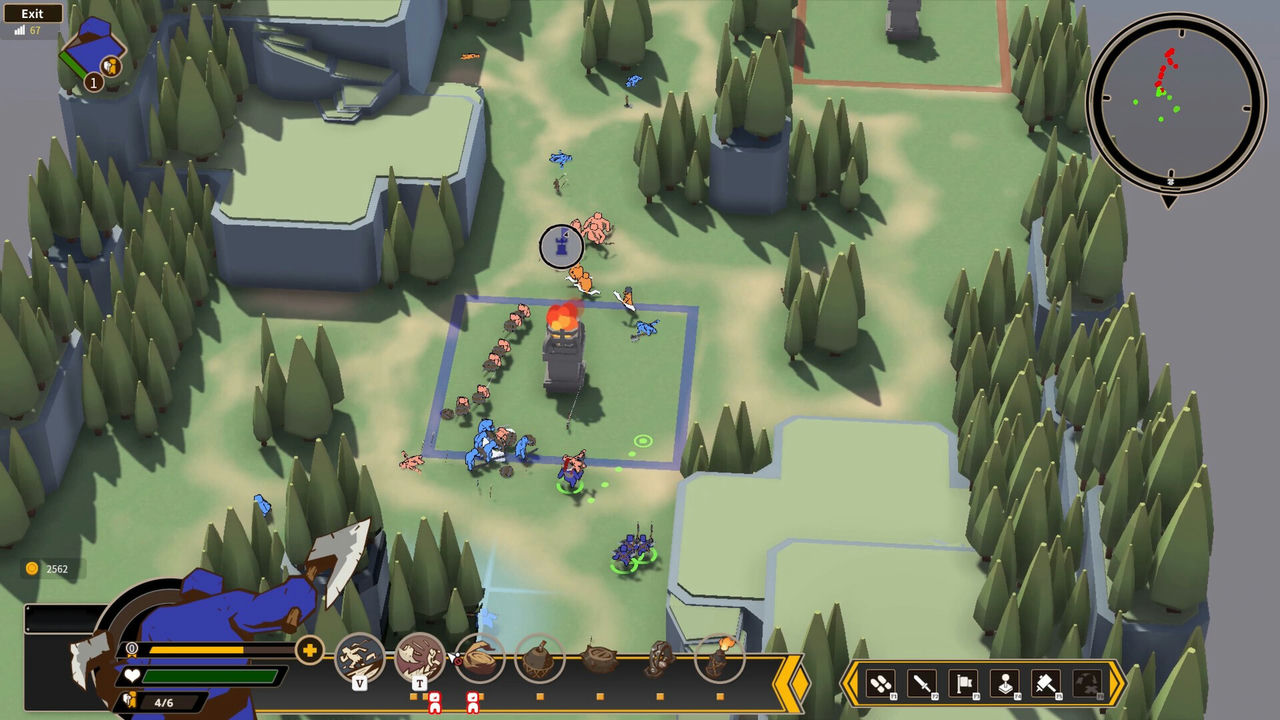Open the circular minimap
Screen dimensions: 1280x720
point(1176,103)
